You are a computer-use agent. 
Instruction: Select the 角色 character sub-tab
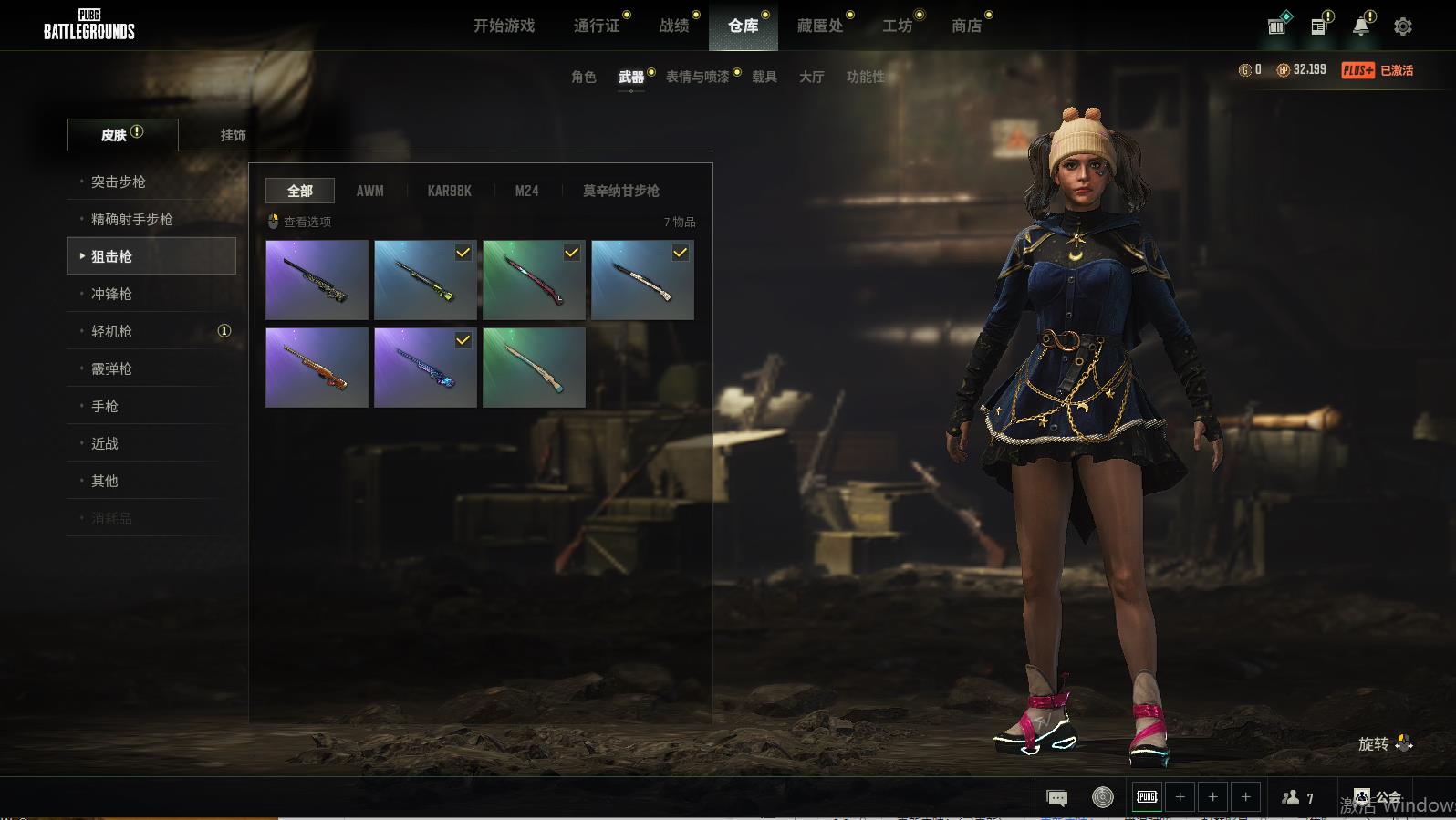[x=583, y=77]
